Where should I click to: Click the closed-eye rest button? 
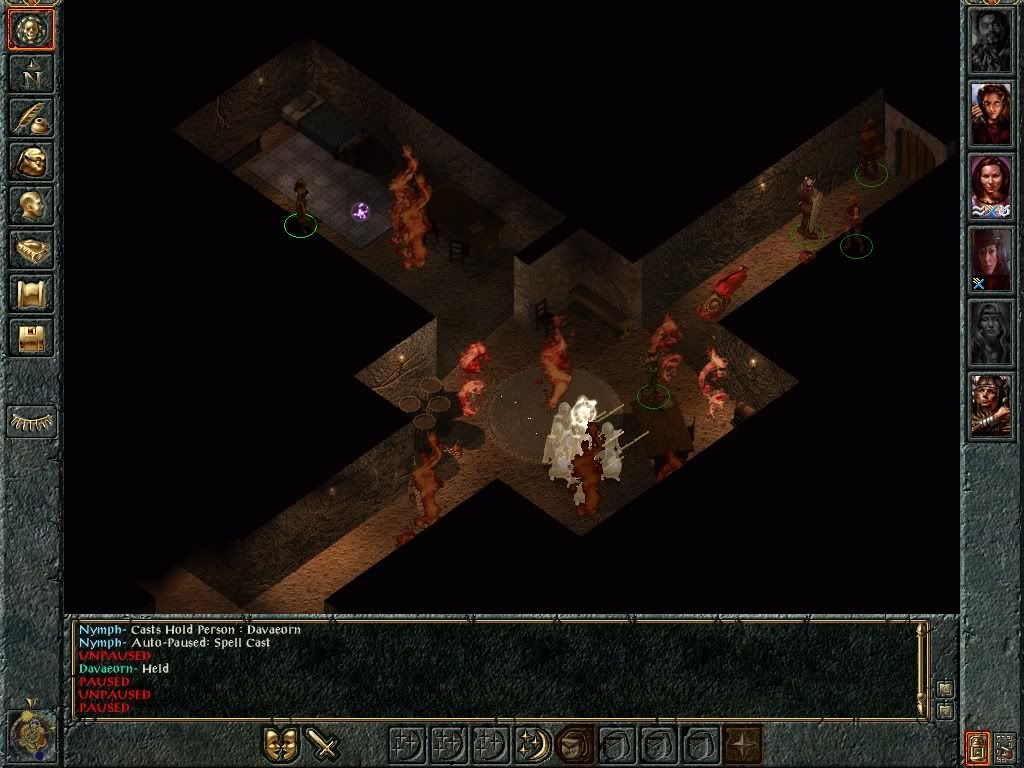coord(31,421)
